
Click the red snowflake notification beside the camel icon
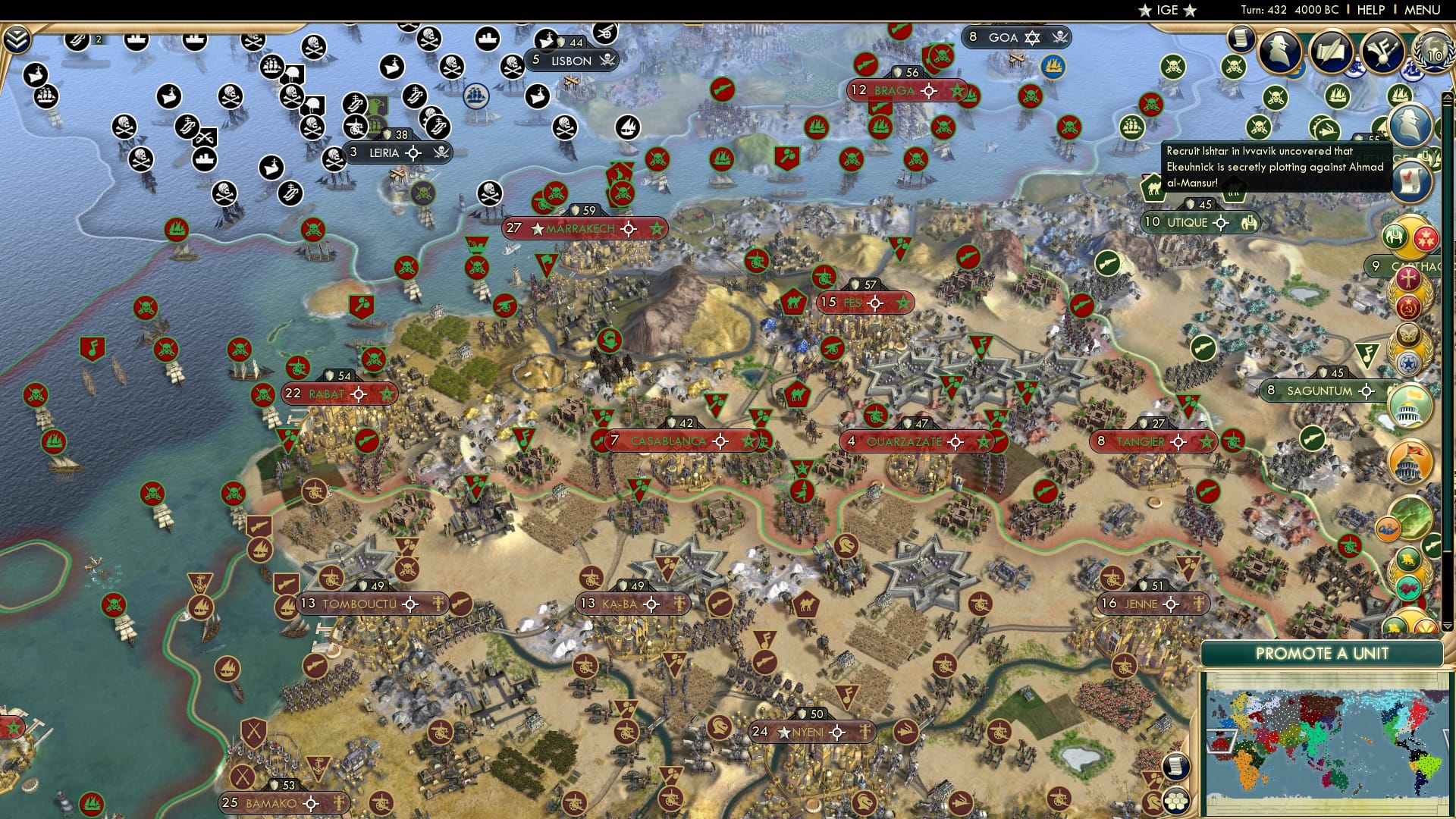1426,238
